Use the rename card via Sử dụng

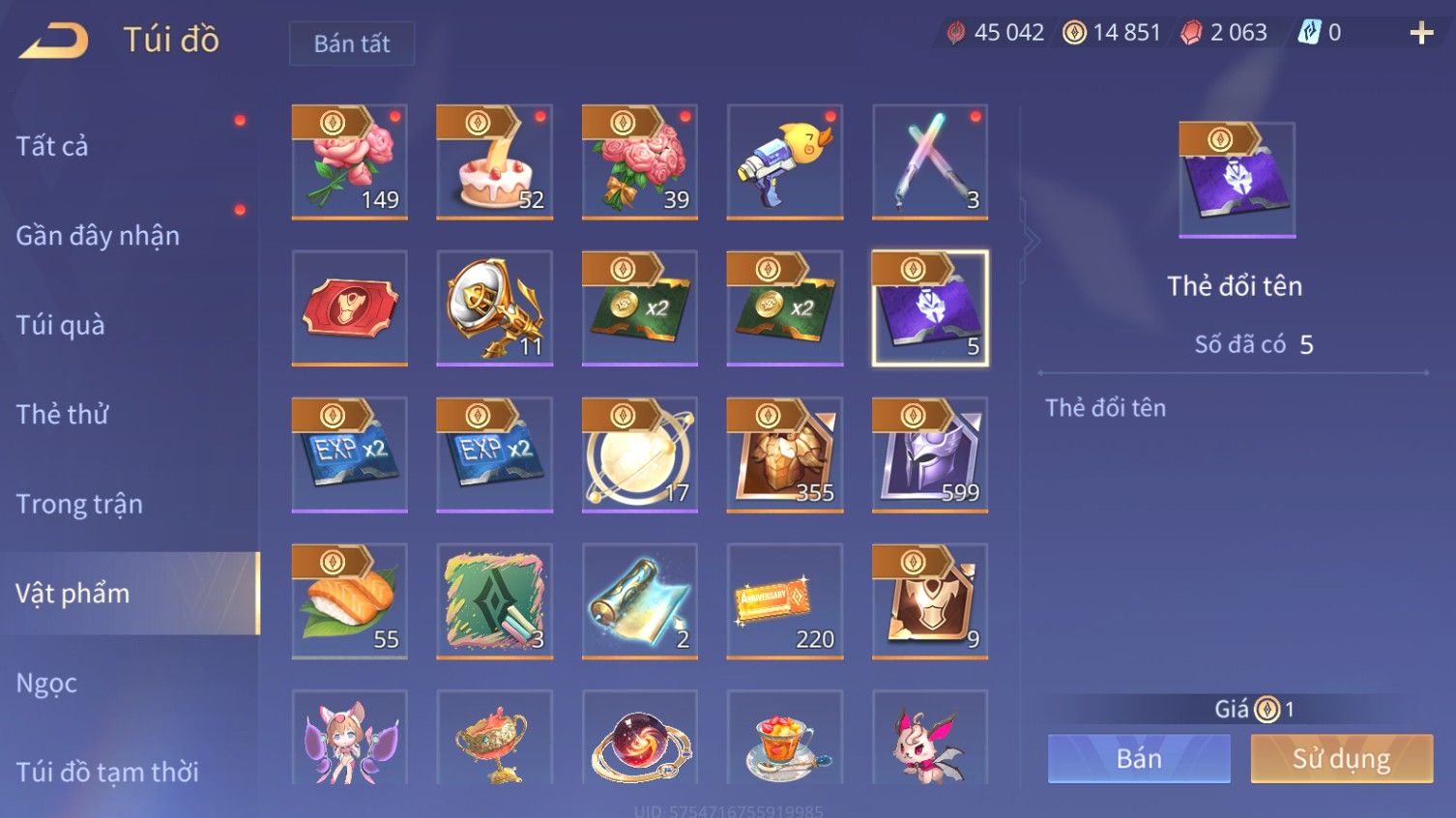pyautogui.click(x=1341, y=759)
